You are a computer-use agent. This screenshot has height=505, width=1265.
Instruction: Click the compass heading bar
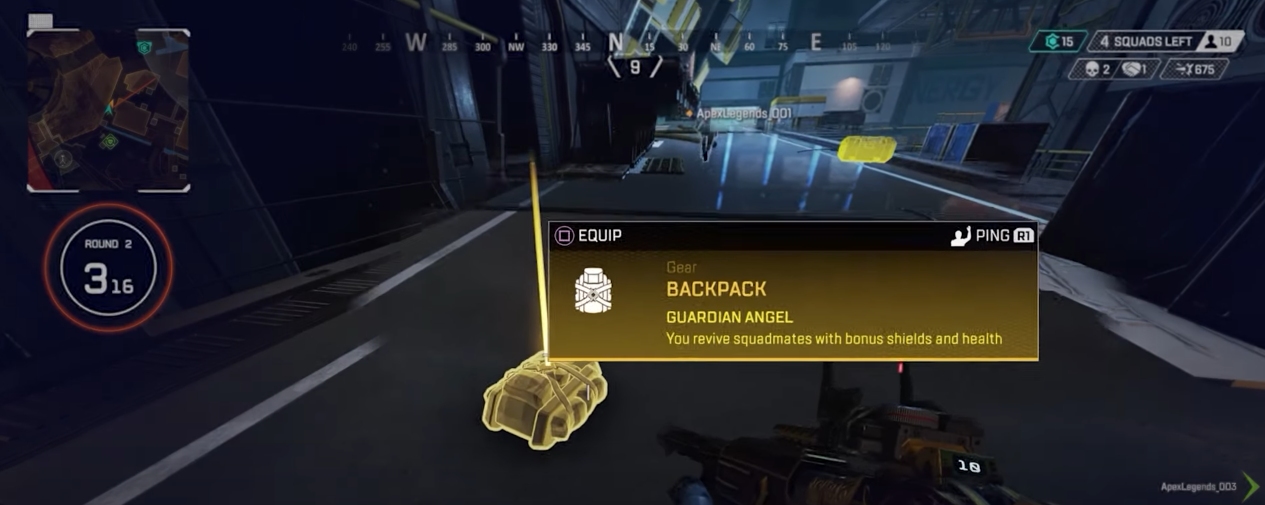tap(617, 44)
